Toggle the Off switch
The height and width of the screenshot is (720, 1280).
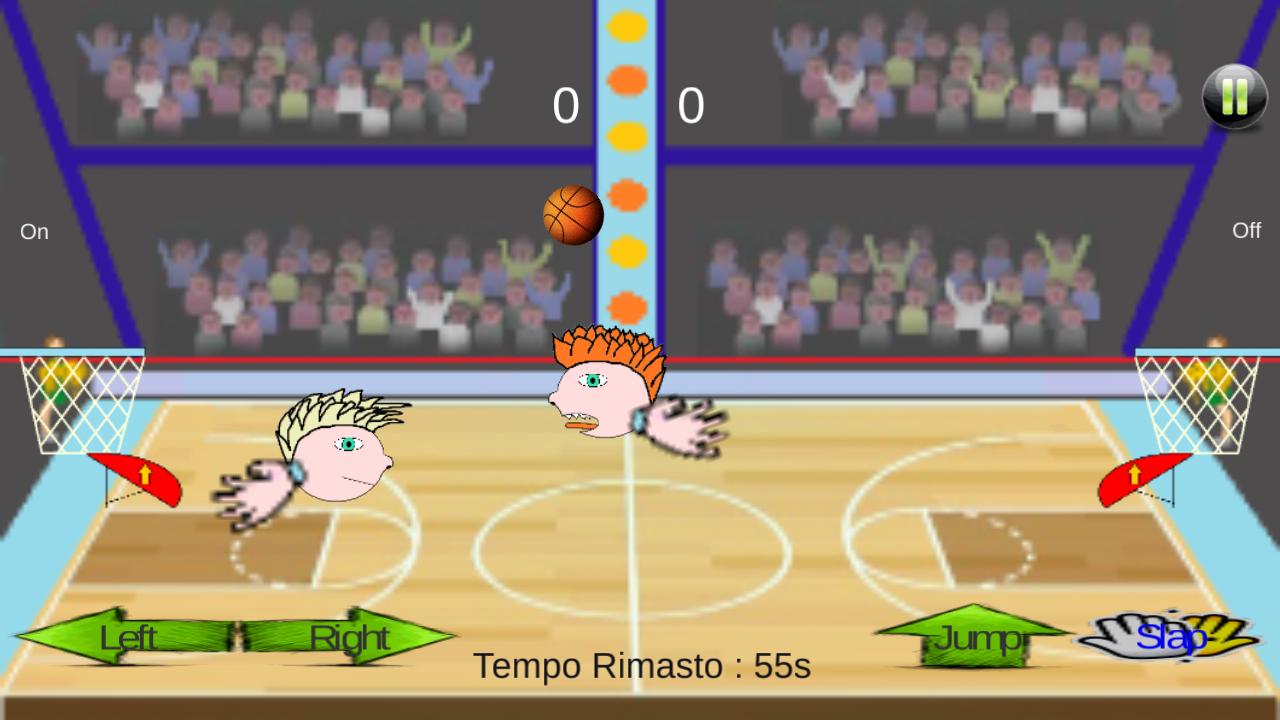pos(1246,230)
